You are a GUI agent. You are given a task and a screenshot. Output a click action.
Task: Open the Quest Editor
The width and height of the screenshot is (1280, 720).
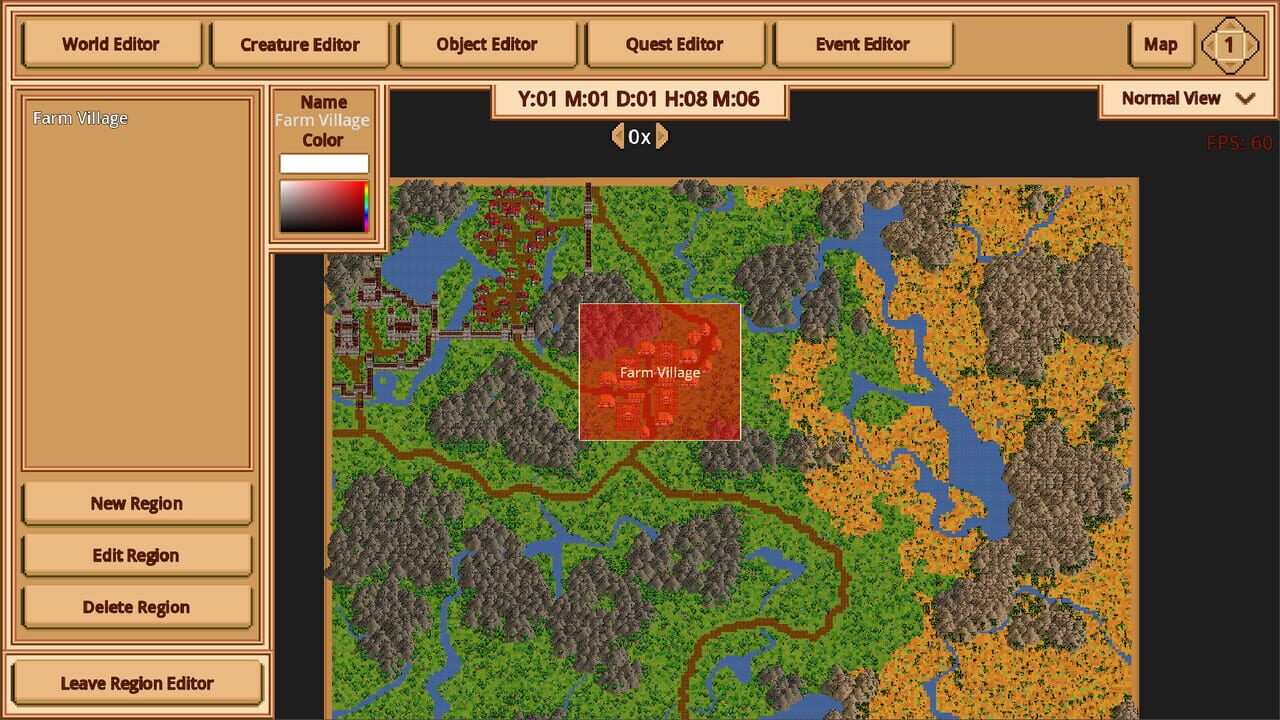(675, 44)
